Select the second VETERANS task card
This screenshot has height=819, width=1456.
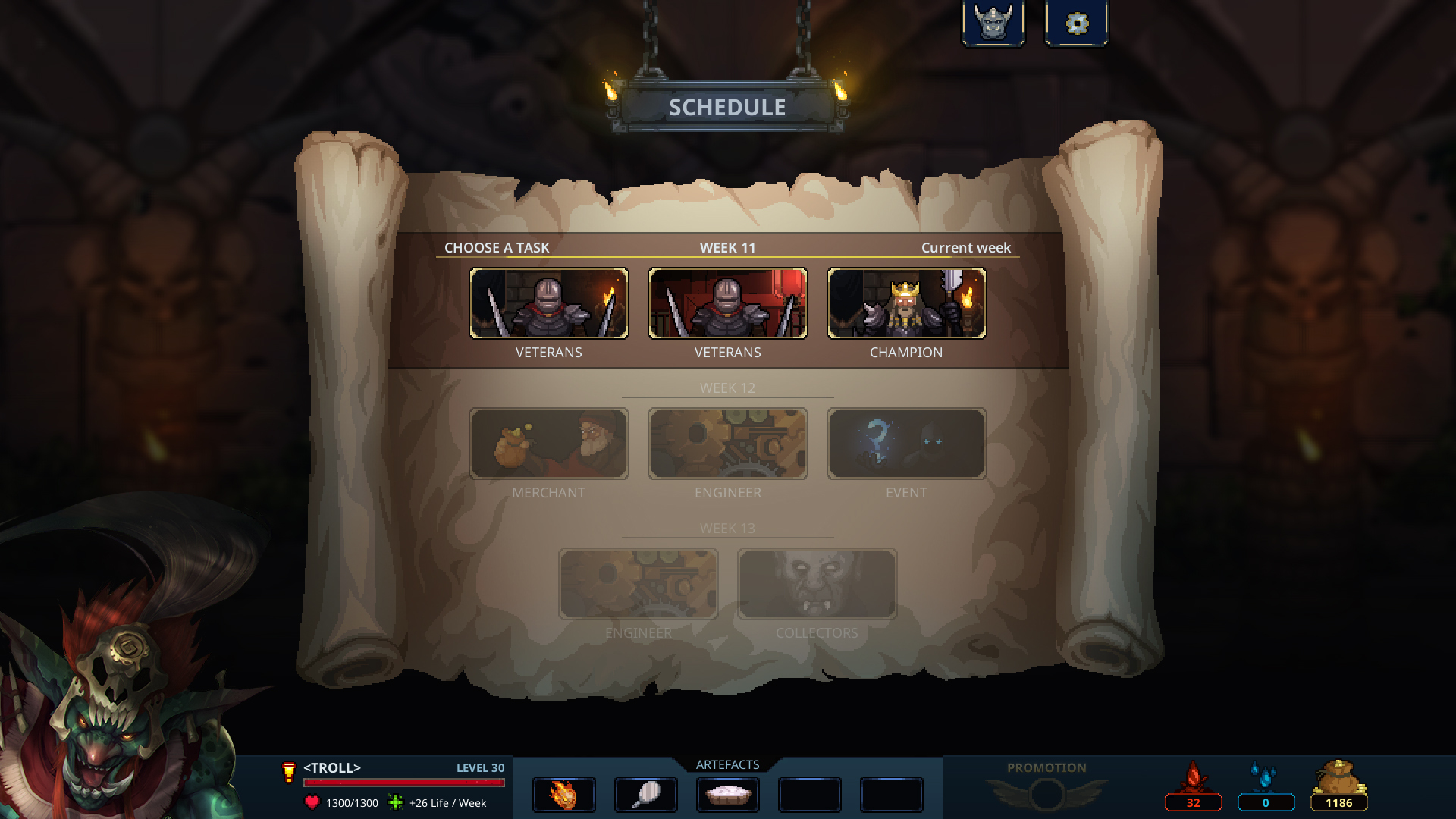click(727, 303)
